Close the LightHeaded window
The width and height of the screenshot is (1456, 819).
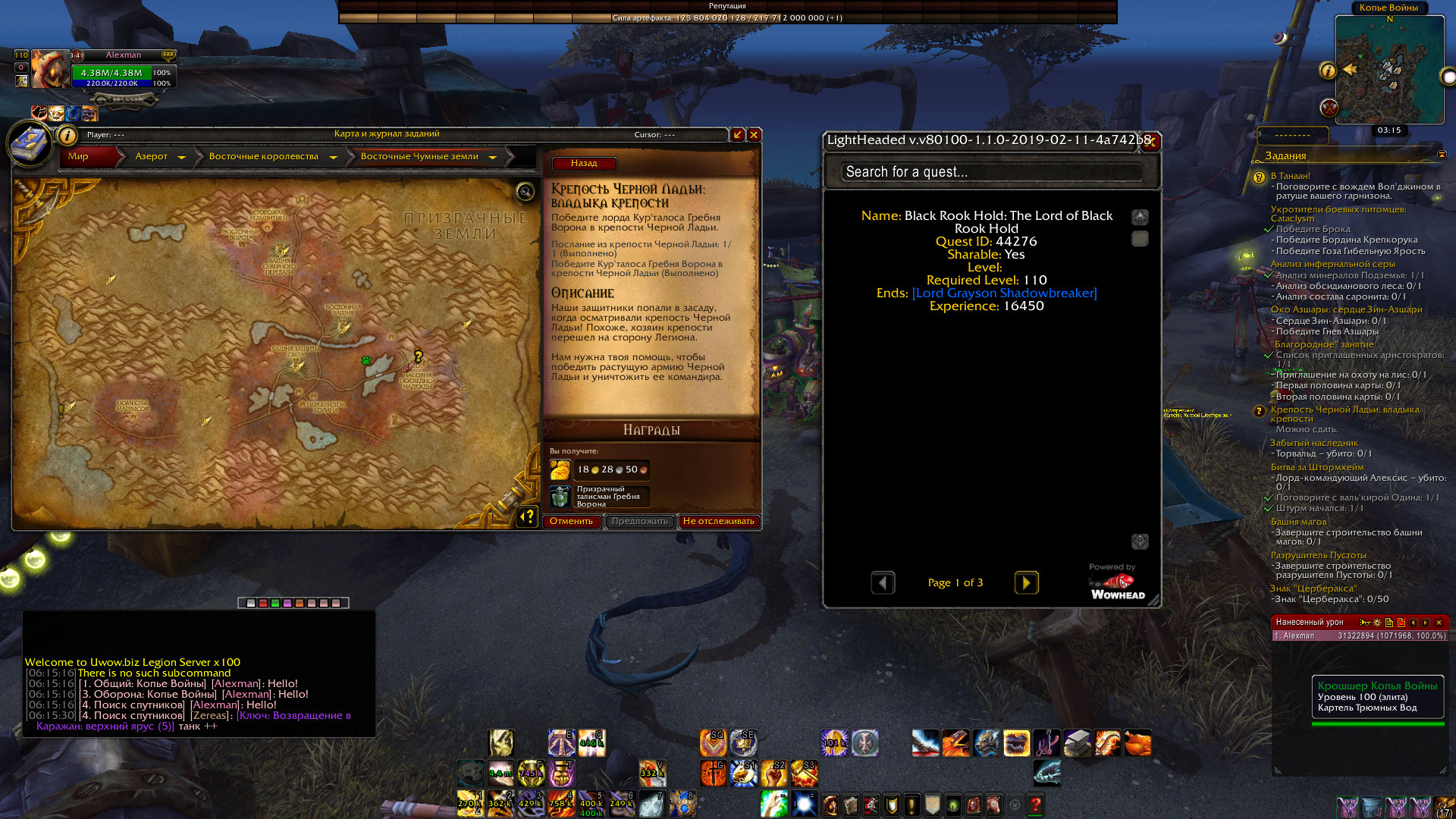click(x=1151, y=140)
